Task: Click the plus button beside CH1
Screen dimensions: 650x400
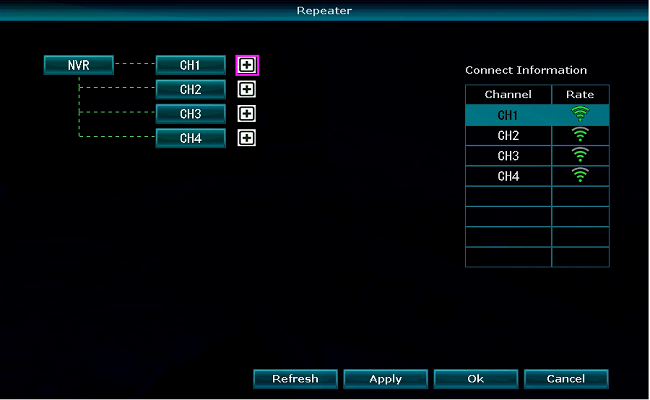Action: point(247,65)
